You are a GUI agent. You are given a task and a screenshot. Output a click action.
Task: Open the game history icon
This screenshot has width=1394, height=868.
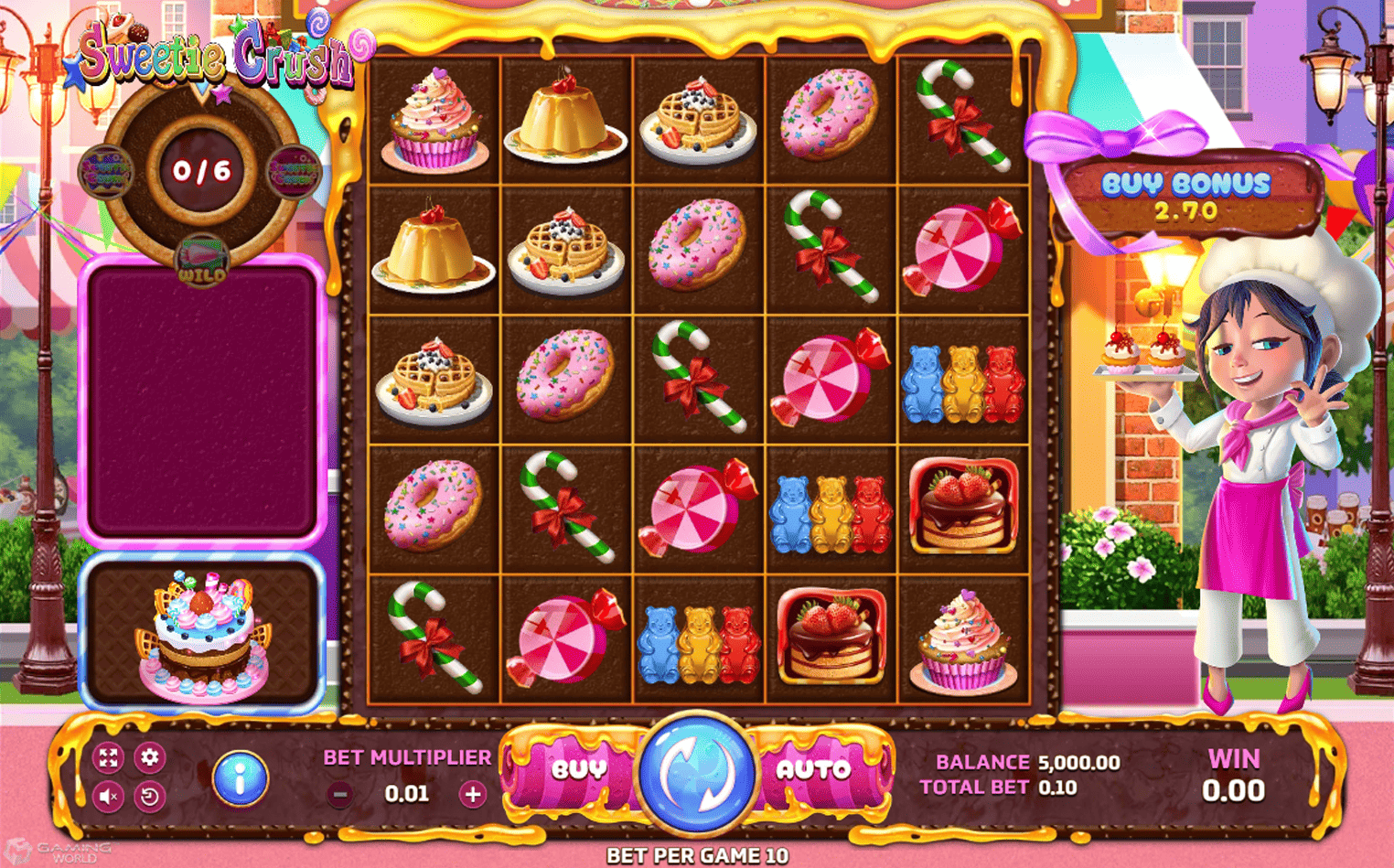point(152,796)
